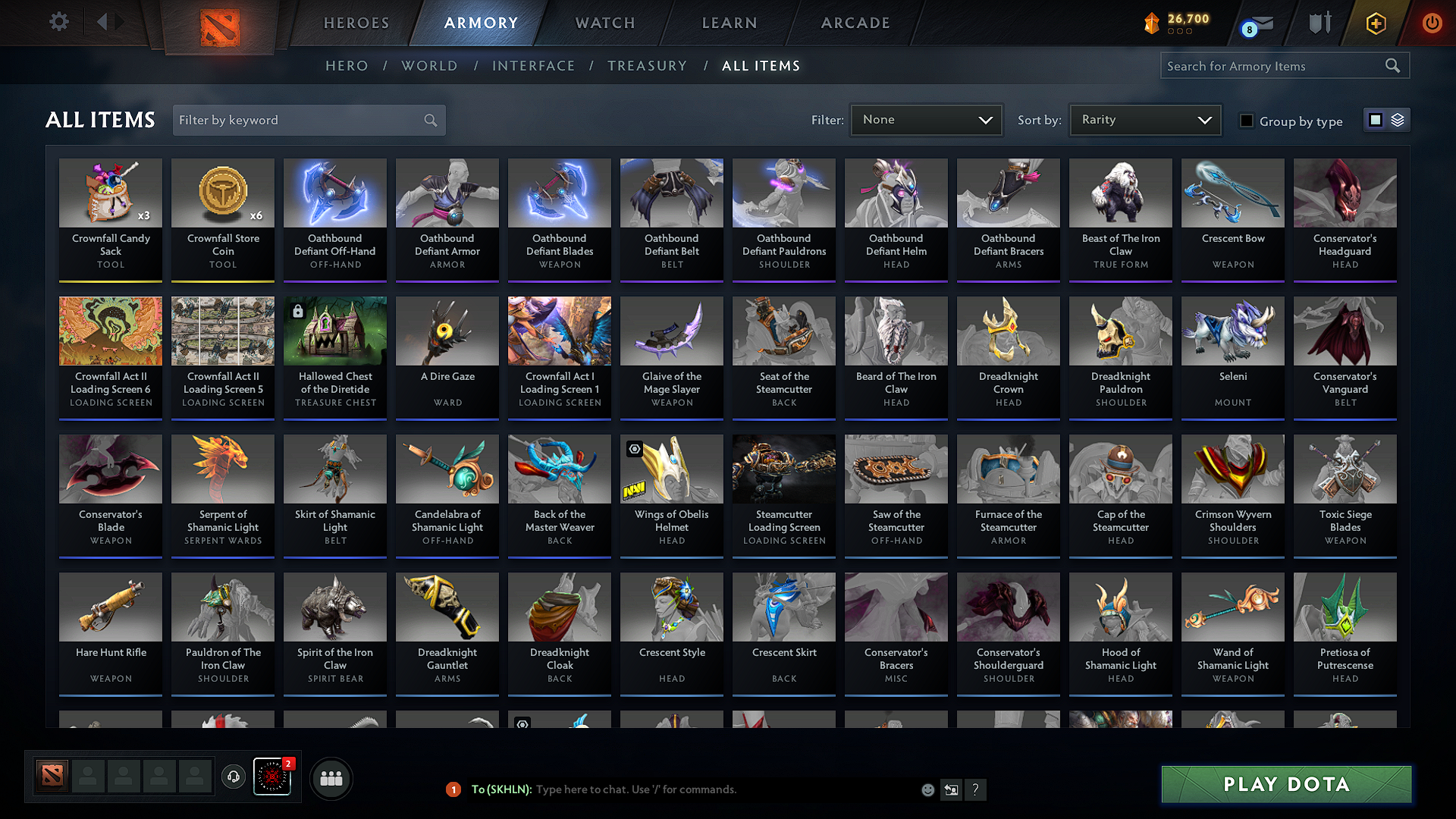Click the settings gear icon
This screenshot has width=1456, height=819.
point(58,21)
